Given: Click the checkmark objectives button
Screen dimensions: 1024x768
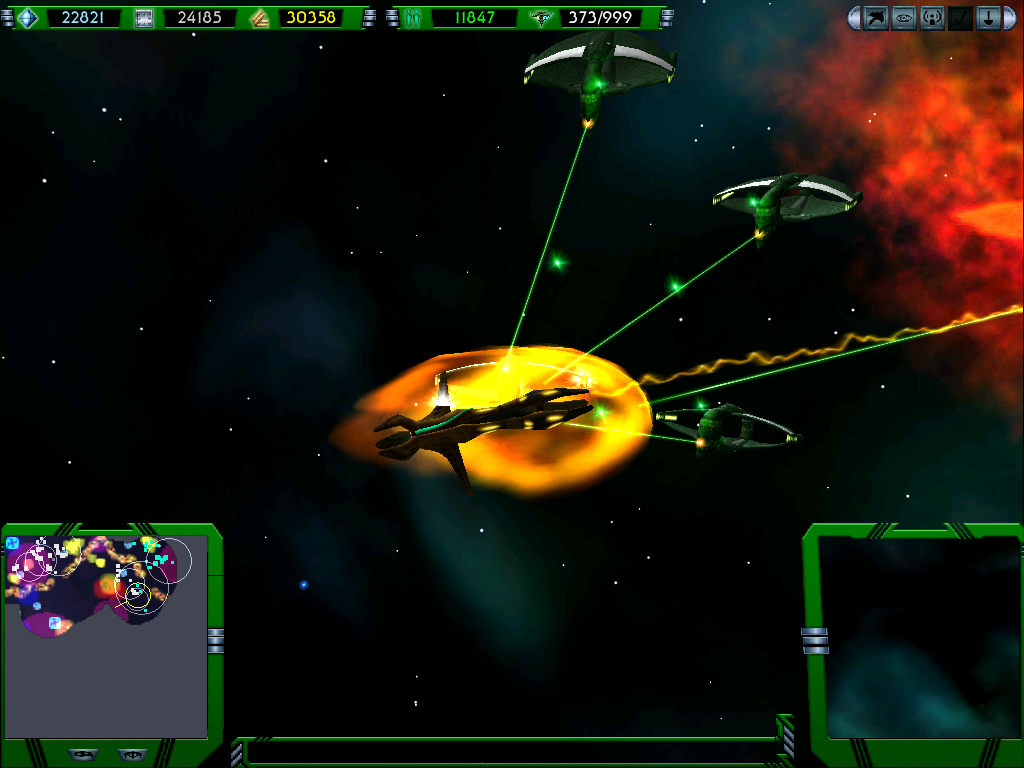Looking at the screenshot, I should 960,18.
